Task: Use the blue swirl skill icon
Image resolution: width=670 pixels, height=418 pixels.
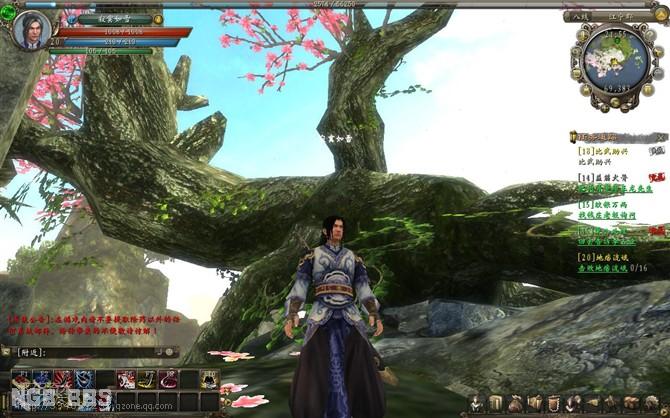Action: [x=84, y=379]
